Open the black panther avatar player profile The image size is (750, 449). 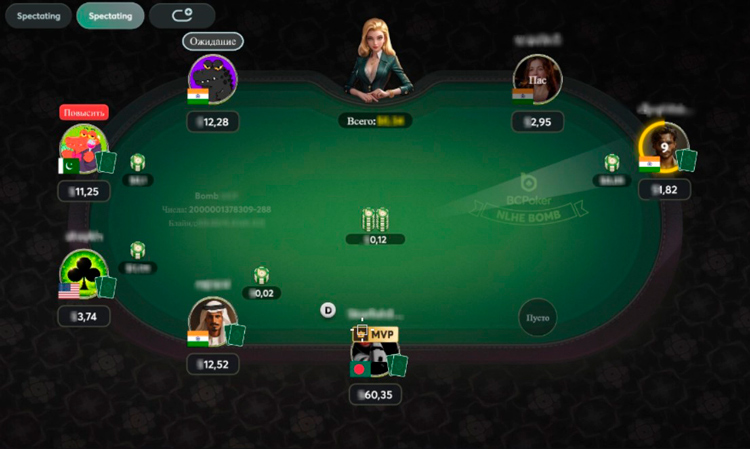click(212, 79)
